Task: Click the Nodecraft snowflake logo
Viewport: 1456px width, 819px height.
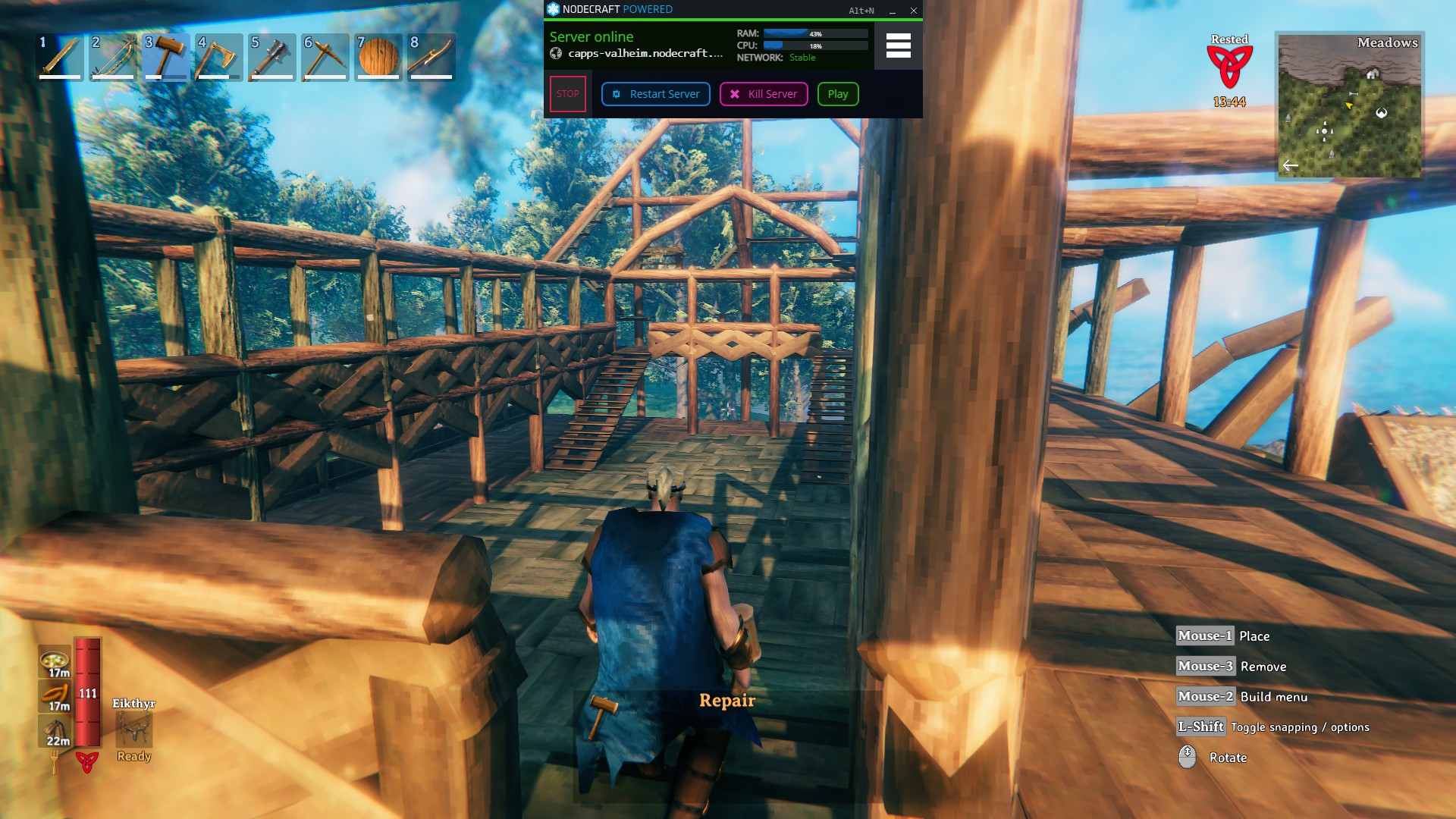Action: click(552, 10)
